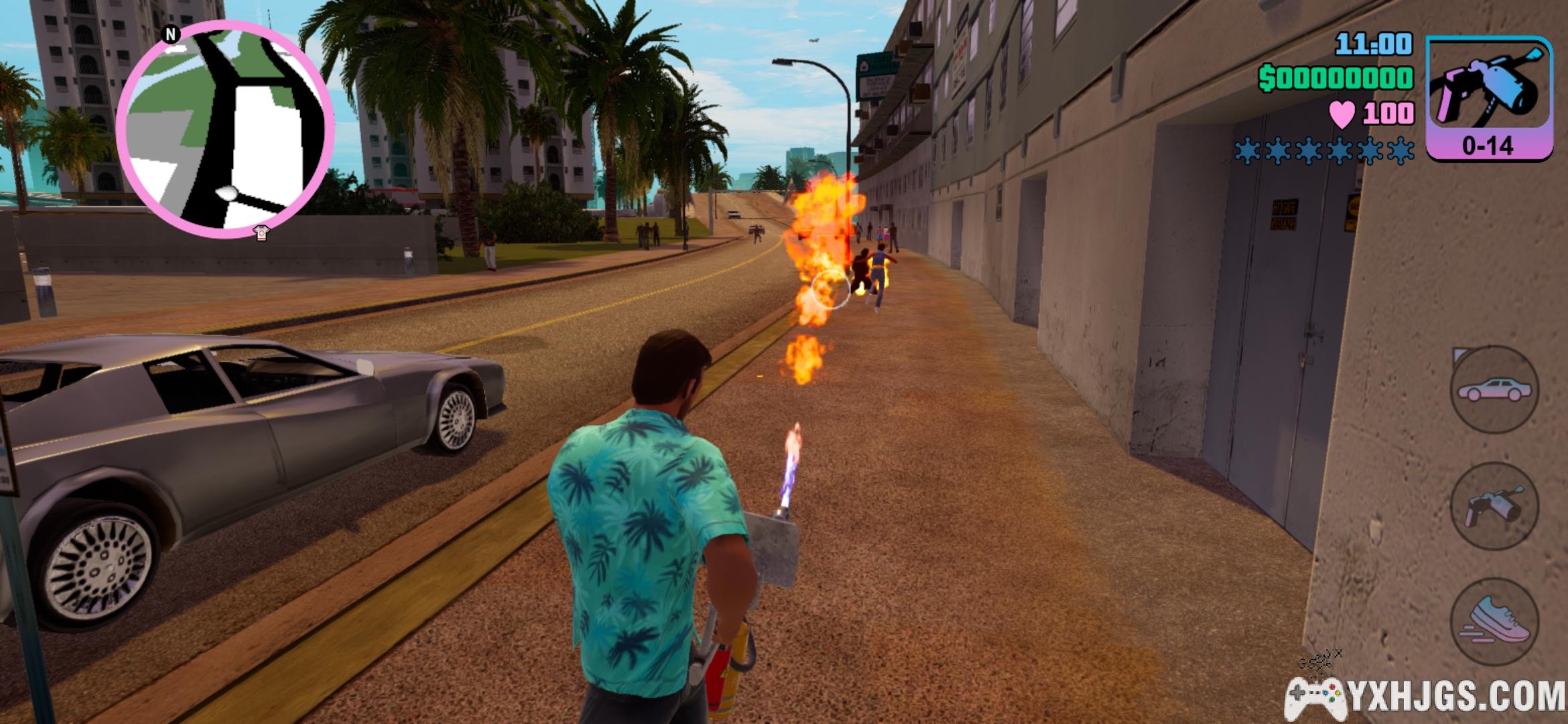Fire using the flamethrower attack button
Screen dimensions: 1568x724
tap(1494, 507)
